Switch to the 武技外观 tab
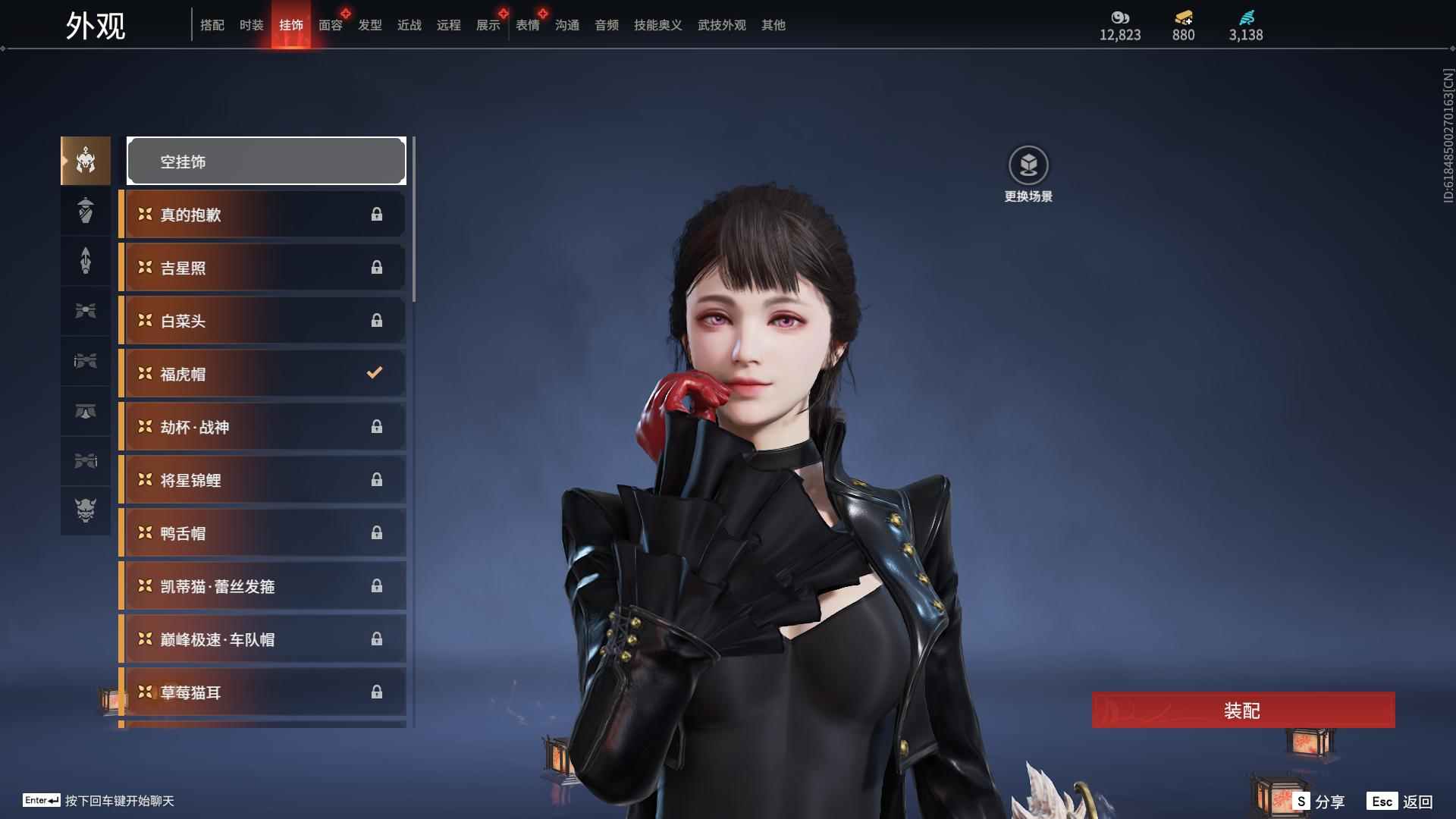1456x819 pixels. tap(721, 25)
